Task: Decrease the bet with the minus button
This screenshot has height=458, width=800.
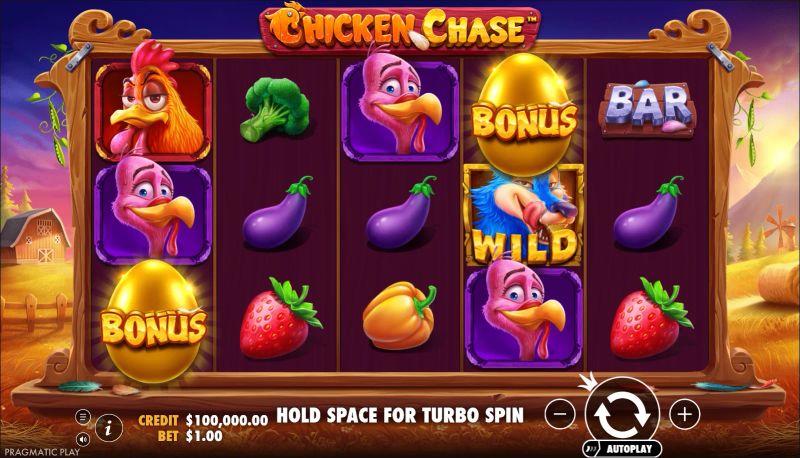Action: pyautogui.click(x=562, y=412)
